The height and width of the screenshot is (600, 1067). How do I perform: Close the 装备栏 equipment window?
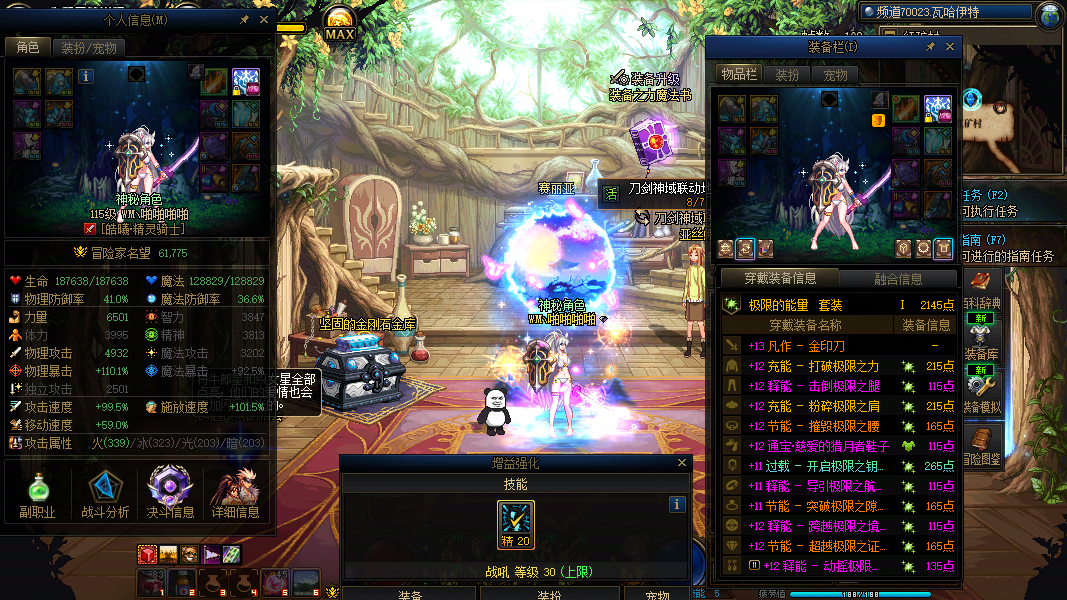coord(950,46)
